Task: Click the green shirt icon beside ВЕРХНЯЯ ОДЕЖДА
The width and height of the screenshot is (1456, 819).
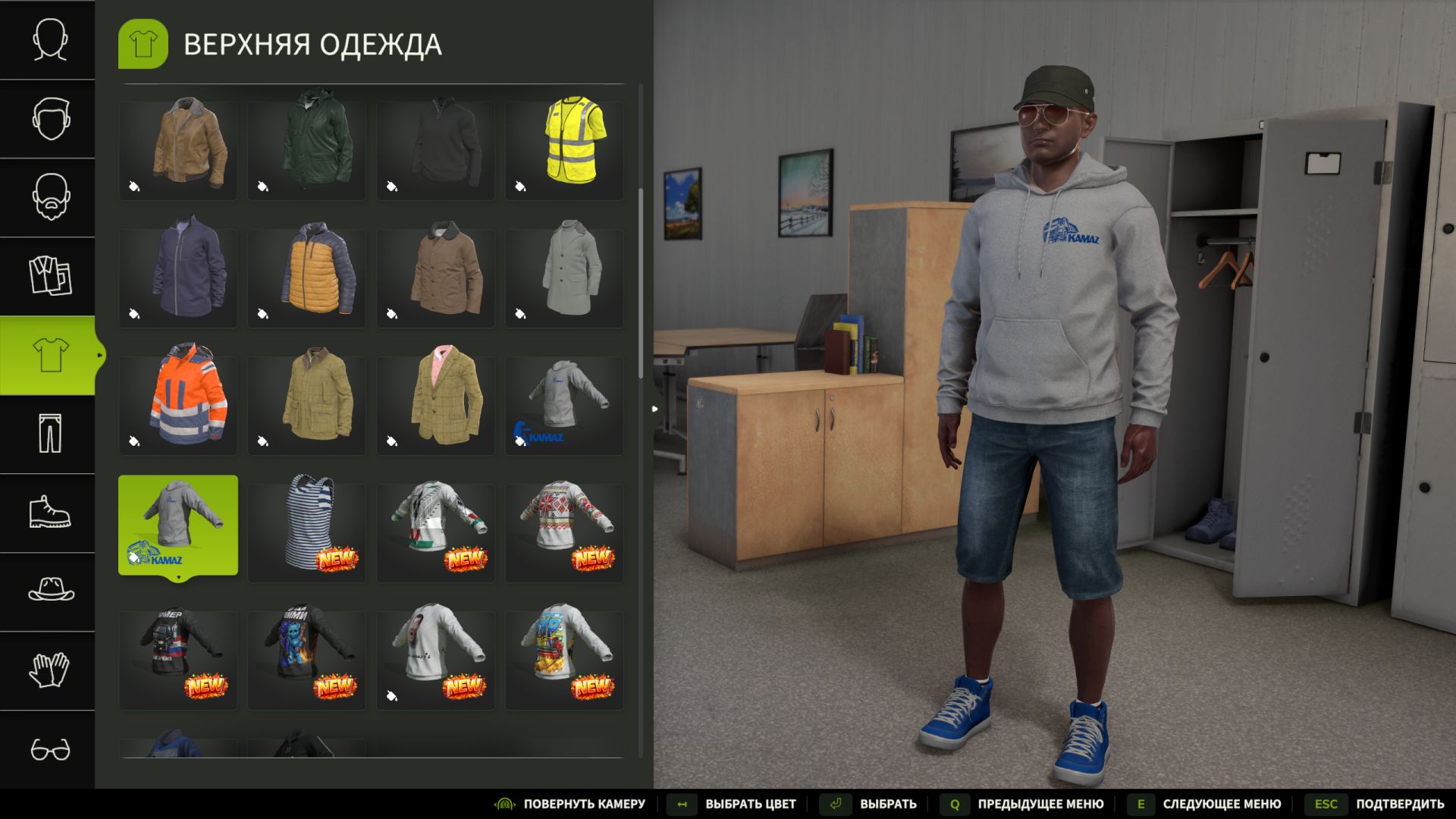Action: click(x=143, y=43)
